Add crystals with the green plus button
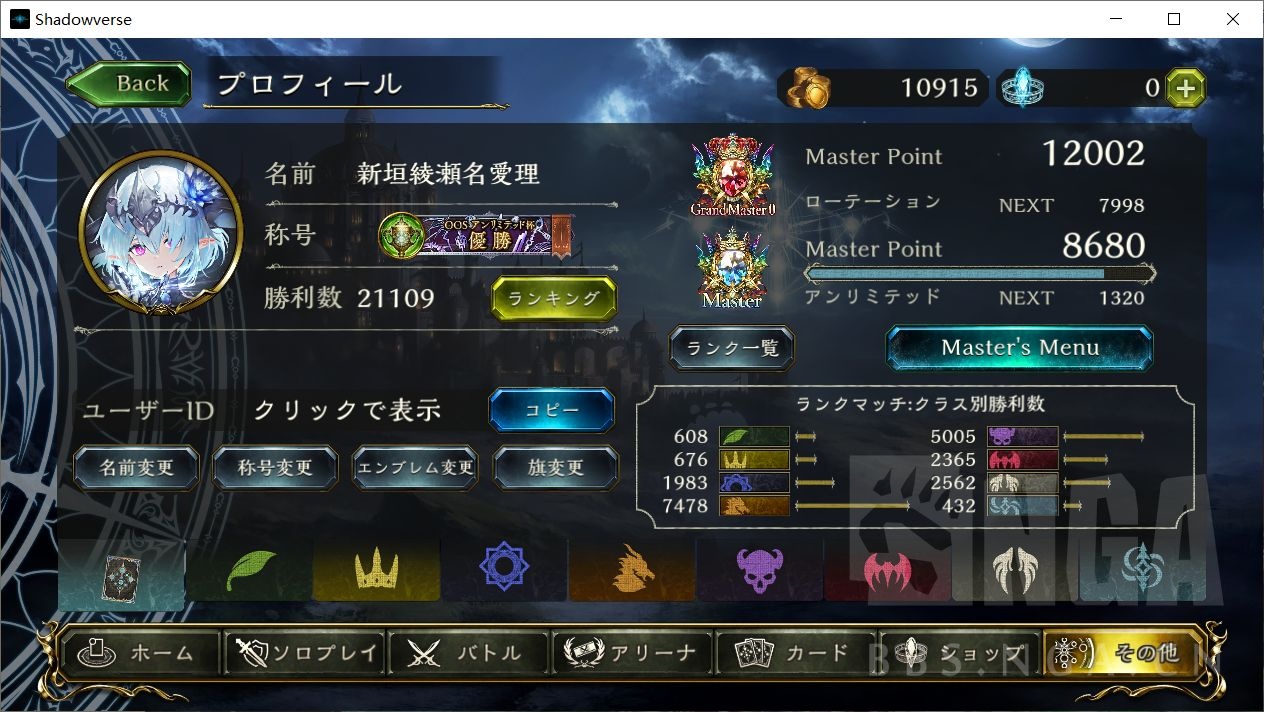Viewport: 1264px width, 712px height. (x=1186, y=88)
